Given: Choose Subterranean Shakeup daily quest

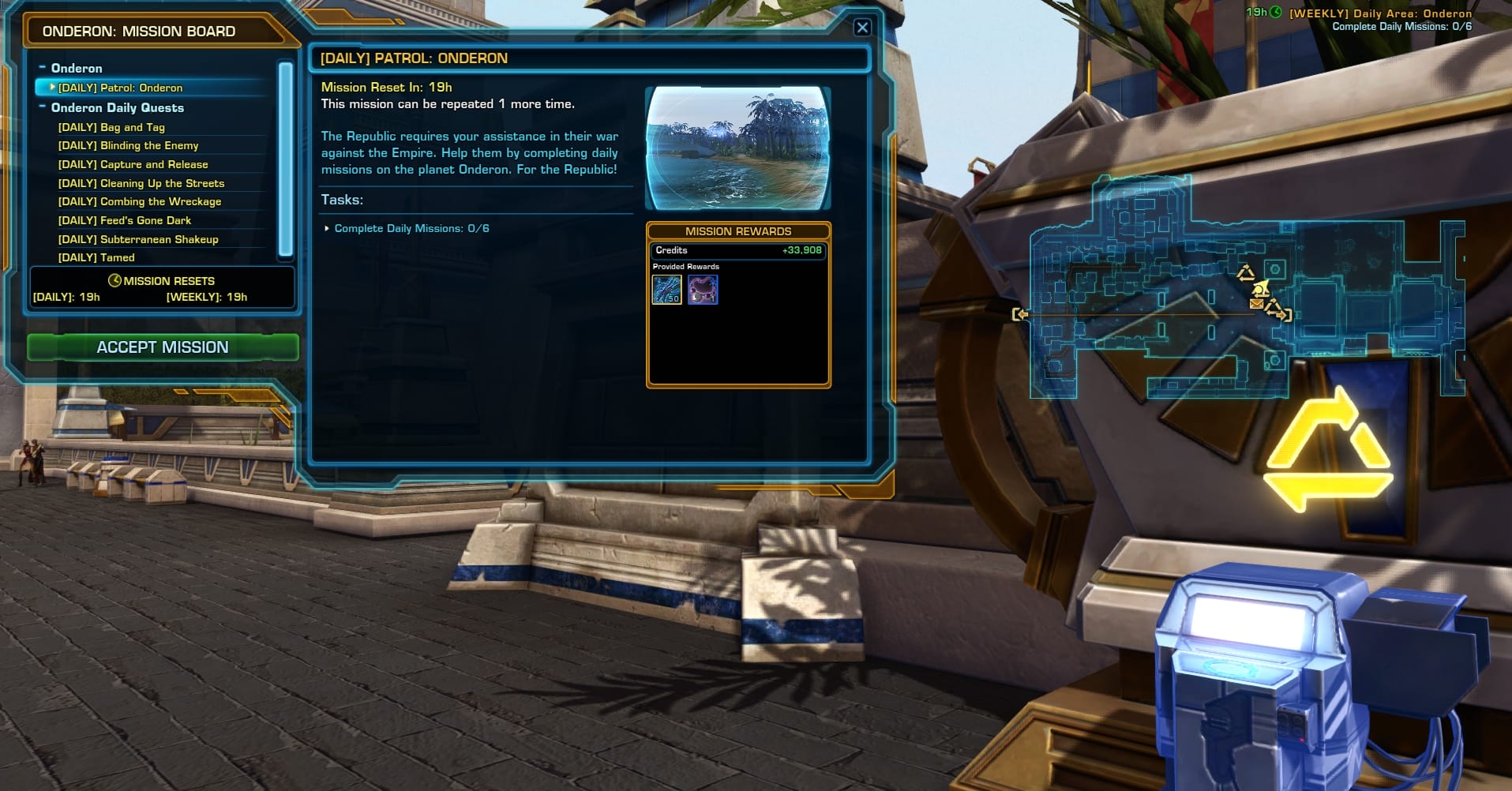Looking at the screenshot, I should [137, 239].
